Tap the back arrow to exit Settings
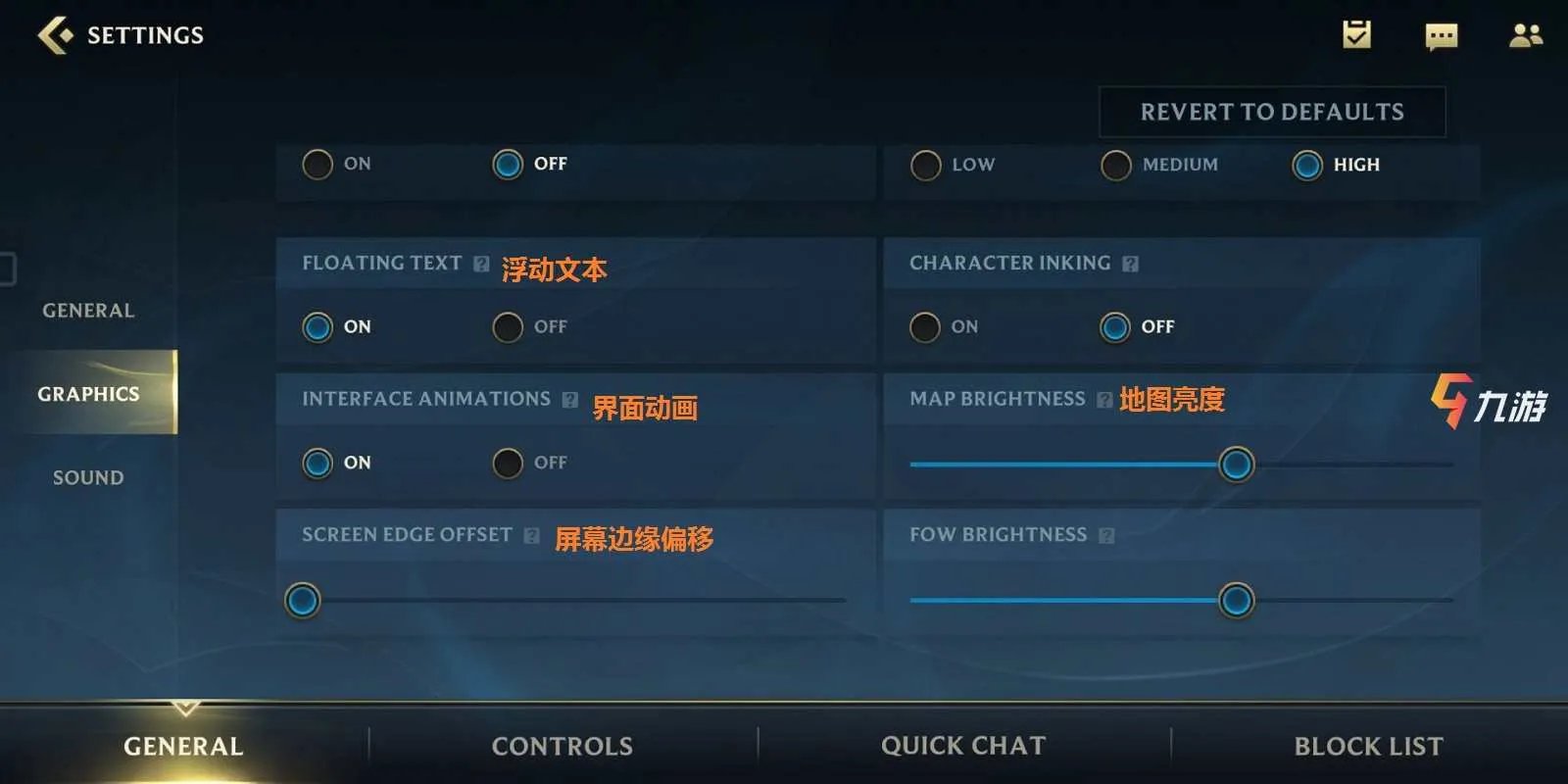This screenshot has width=1568, height=784. tap(54, 34)
